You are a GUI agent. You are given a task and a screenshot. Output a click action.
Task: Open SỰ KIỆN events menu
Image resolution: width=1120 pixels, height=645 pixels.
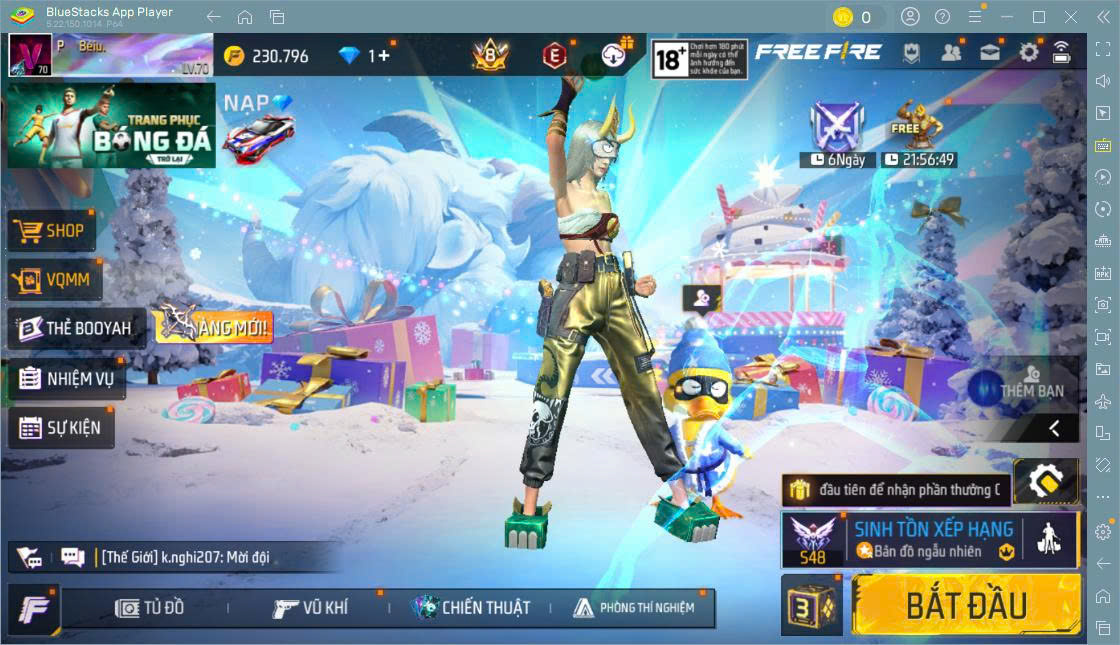click(x=61, y=428)
